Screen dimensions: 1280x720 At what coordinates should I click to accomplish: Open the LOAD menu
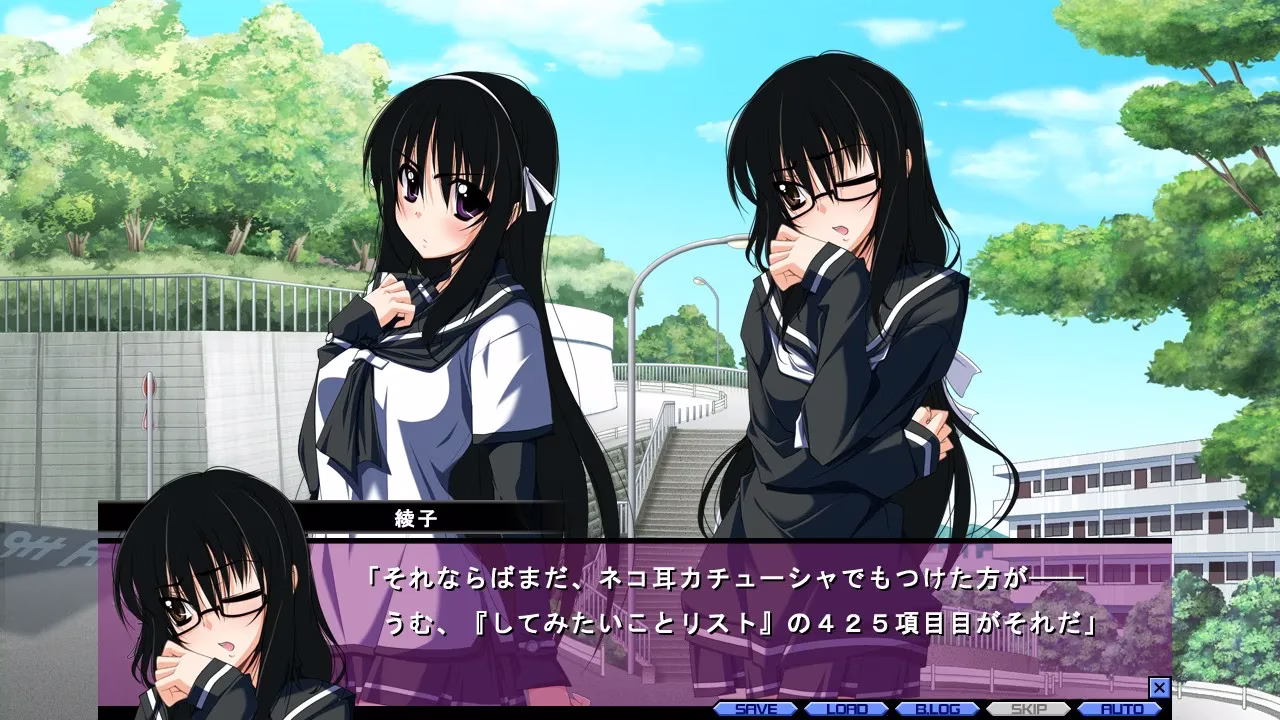pos(845,709)
